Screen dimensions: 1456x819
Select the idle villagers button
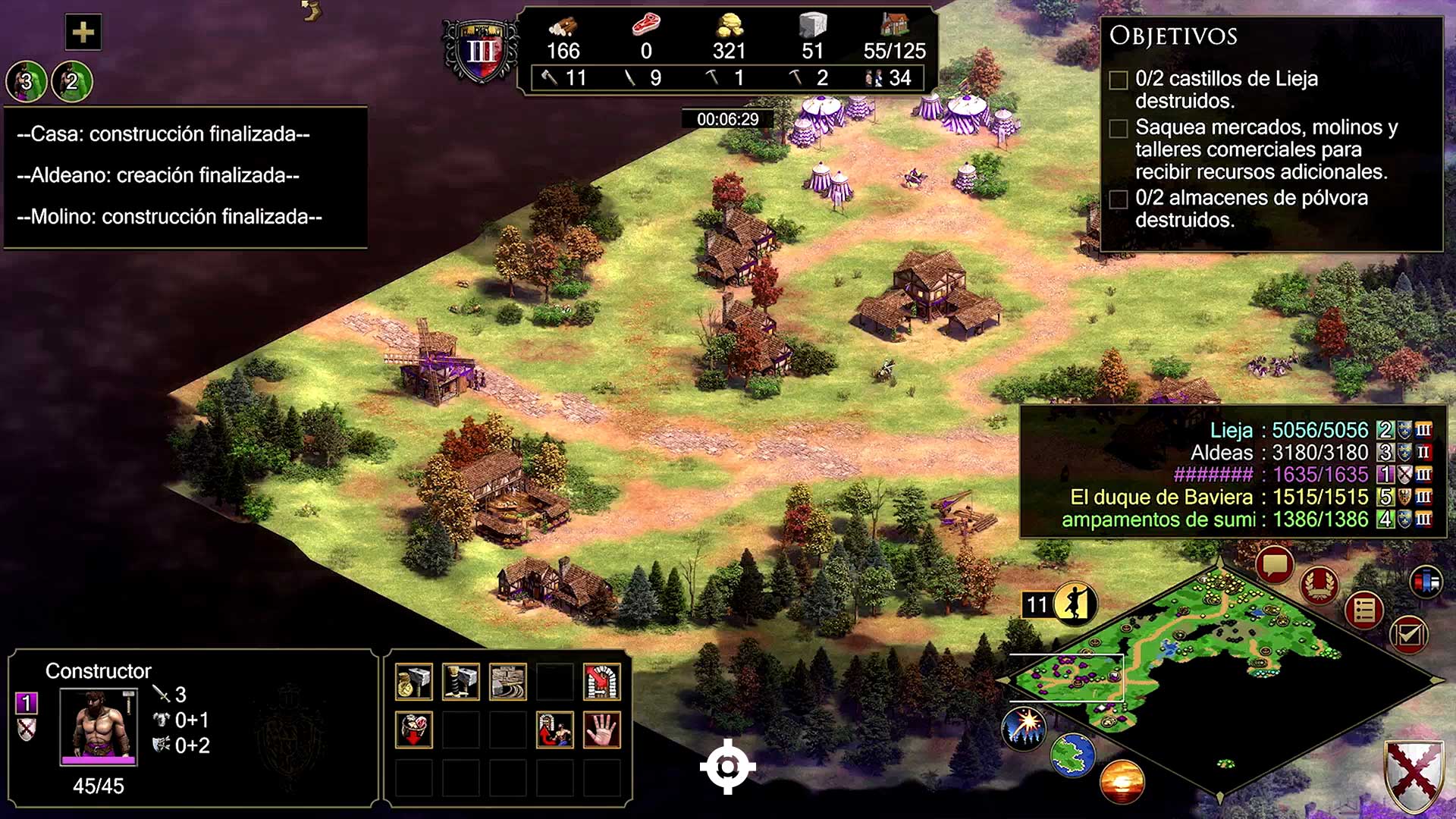(x=1075, y=604)
